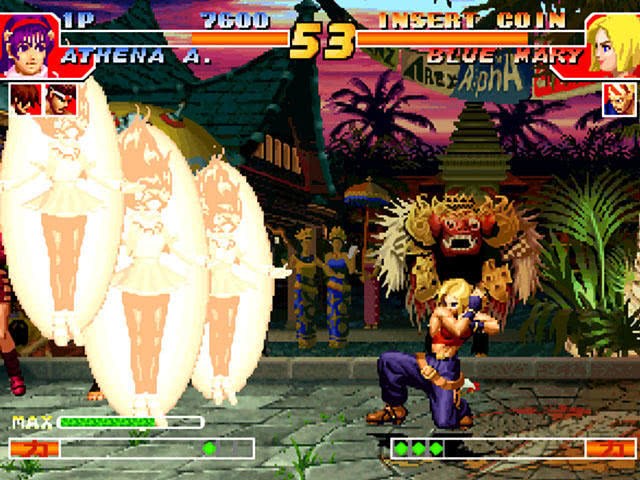Choose the headband-wearing reserve teammate icon
The height and width of the screenshot is (480, 640).
click(x=60, y=99)
